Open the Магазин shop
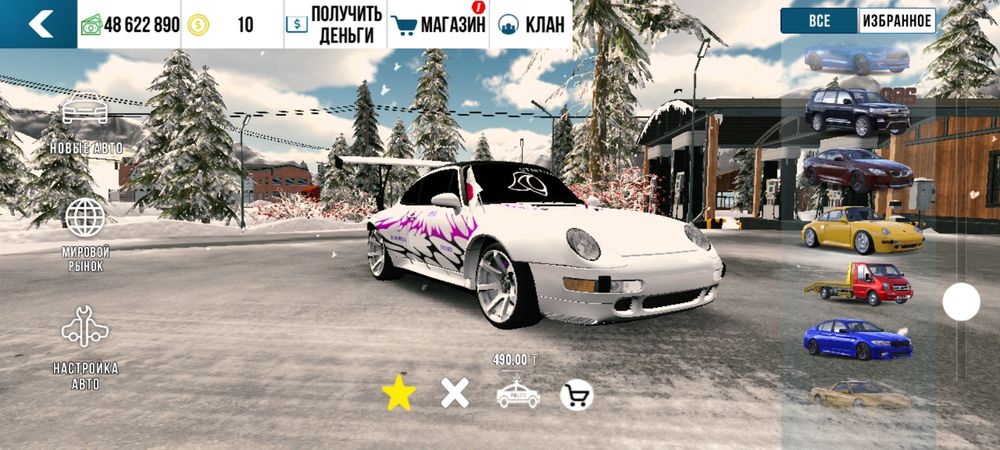Viewport: 1000px width, 450px height. click(x=438, y=24)
